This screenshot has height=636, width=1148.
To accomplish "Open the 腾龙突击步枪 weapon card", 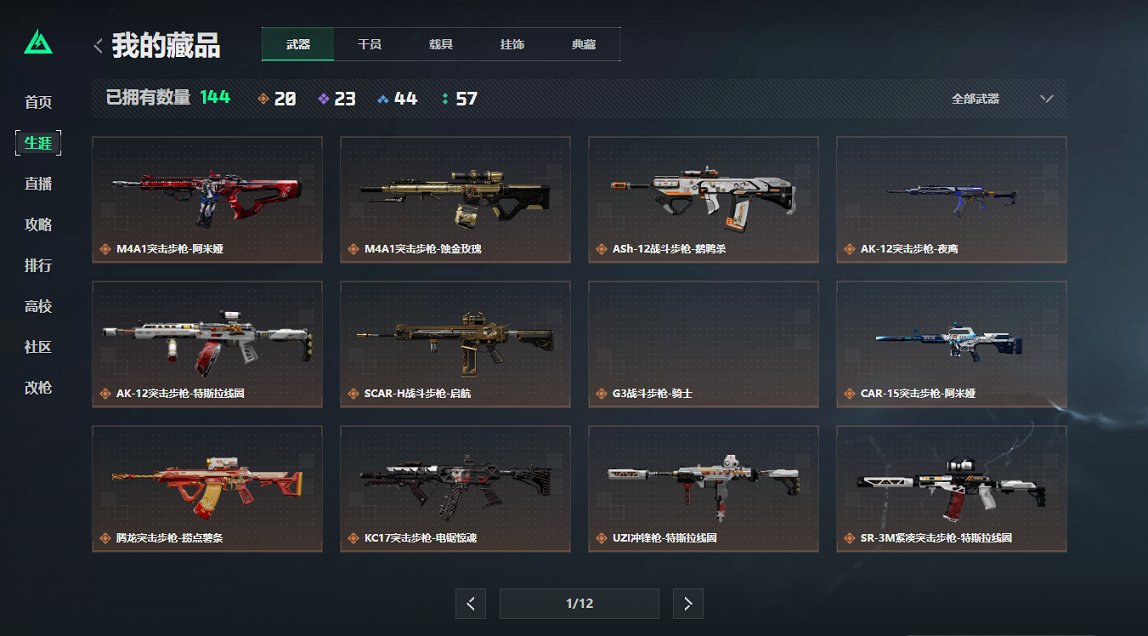I will tap(207, 488).
